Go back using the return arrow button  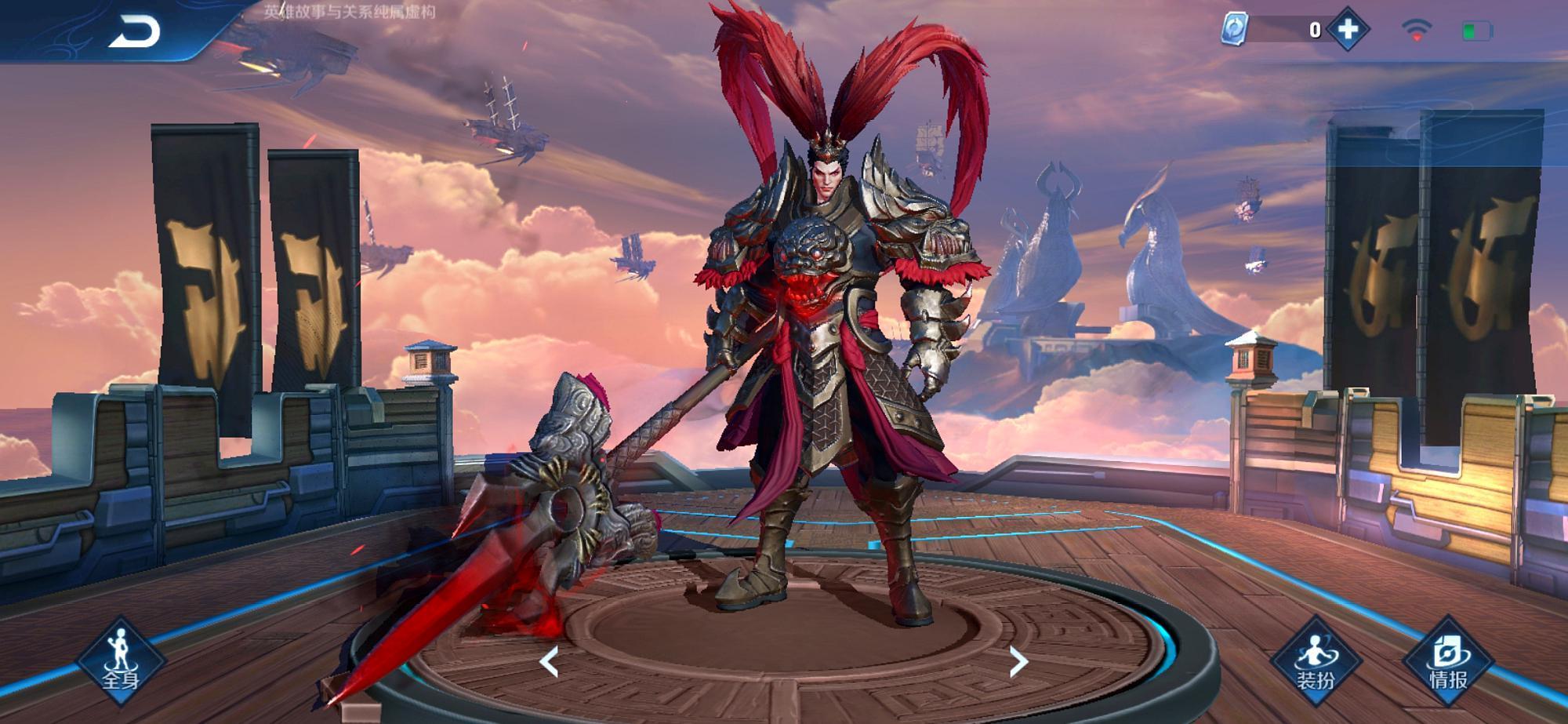click(x=134, y=32)
